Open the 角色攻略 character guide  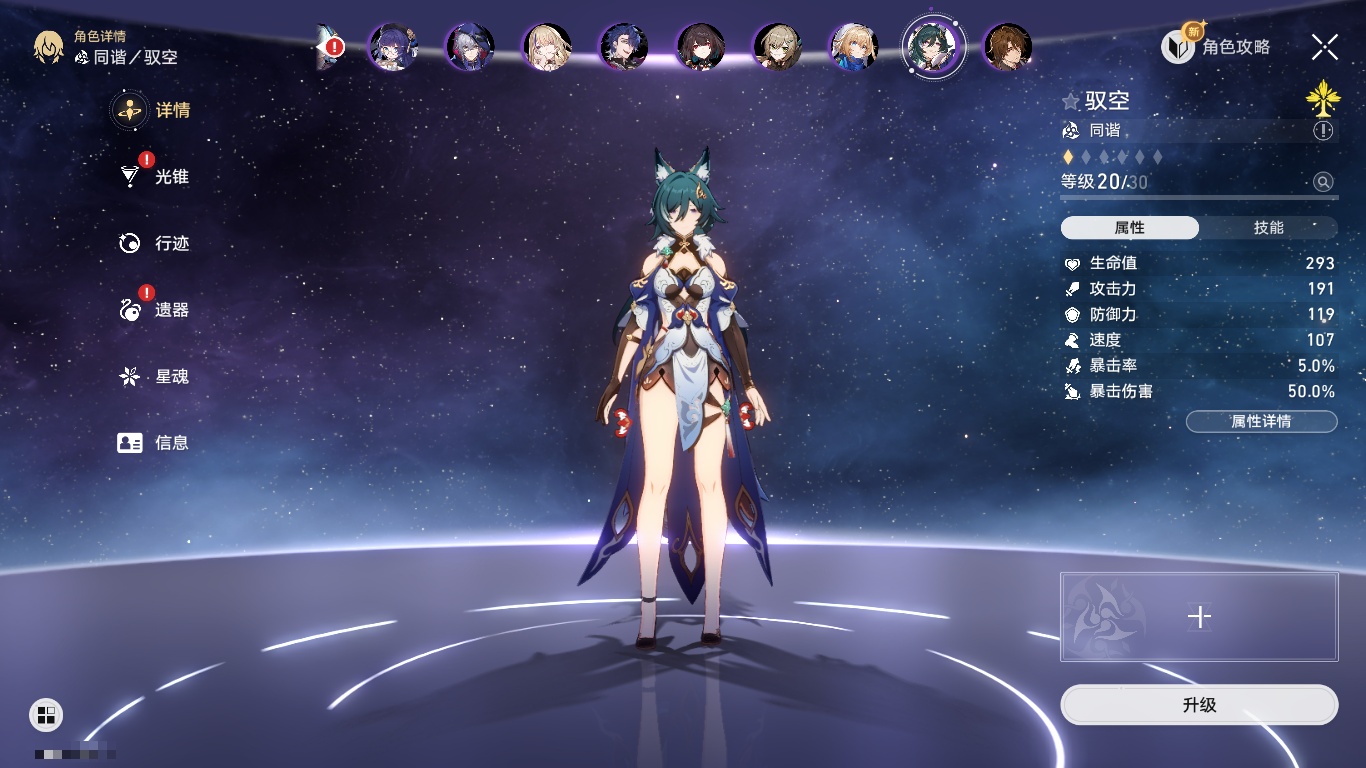pos(1216,47)
